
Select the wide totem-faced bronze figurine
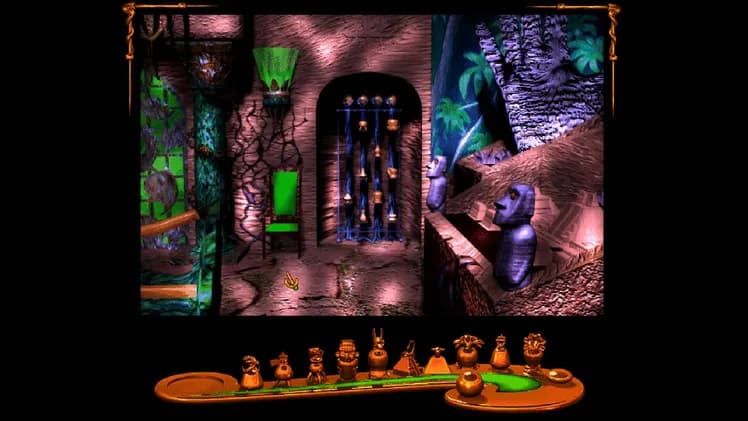[347, 358]
